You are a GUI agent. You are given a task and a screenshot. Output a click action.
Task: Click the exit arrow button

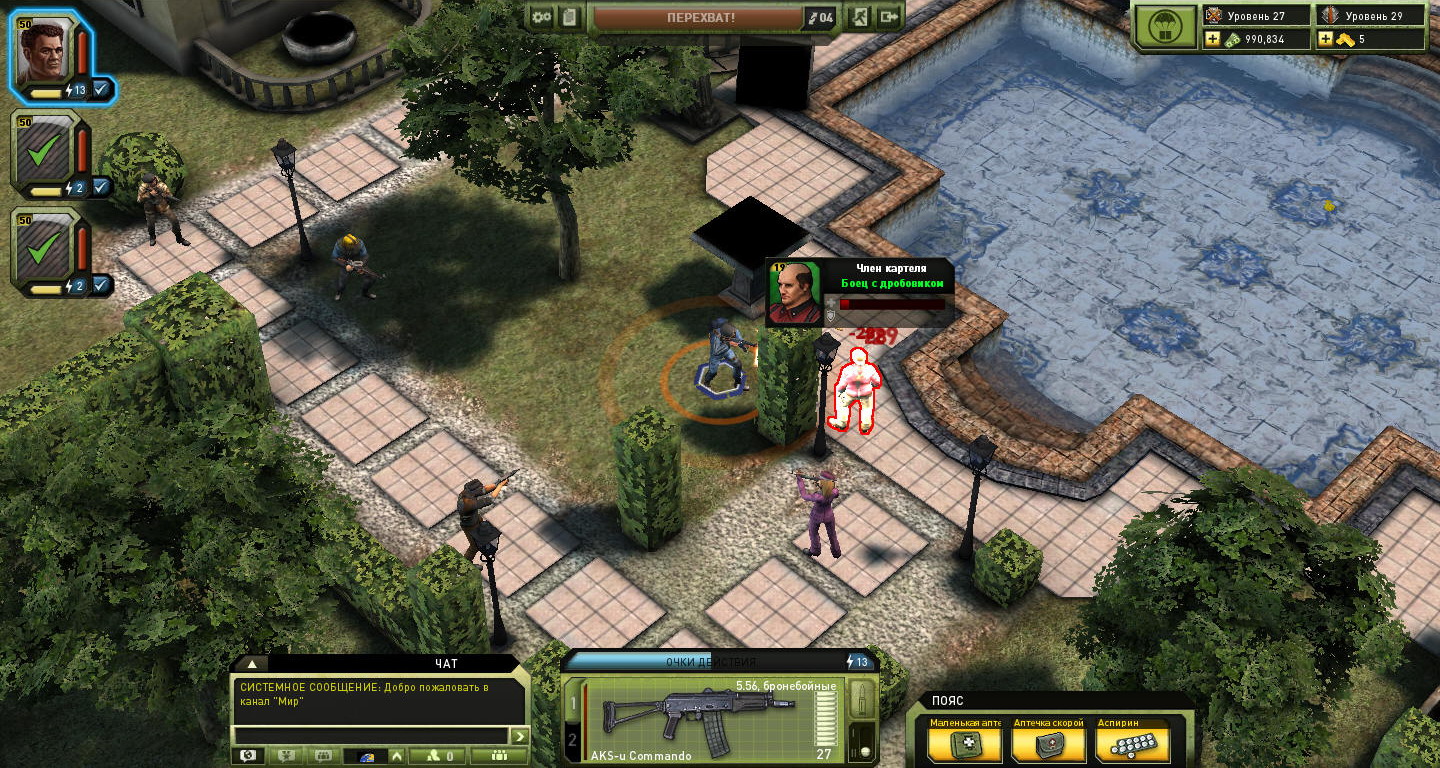pyautogui.click(x=888, y=17)
